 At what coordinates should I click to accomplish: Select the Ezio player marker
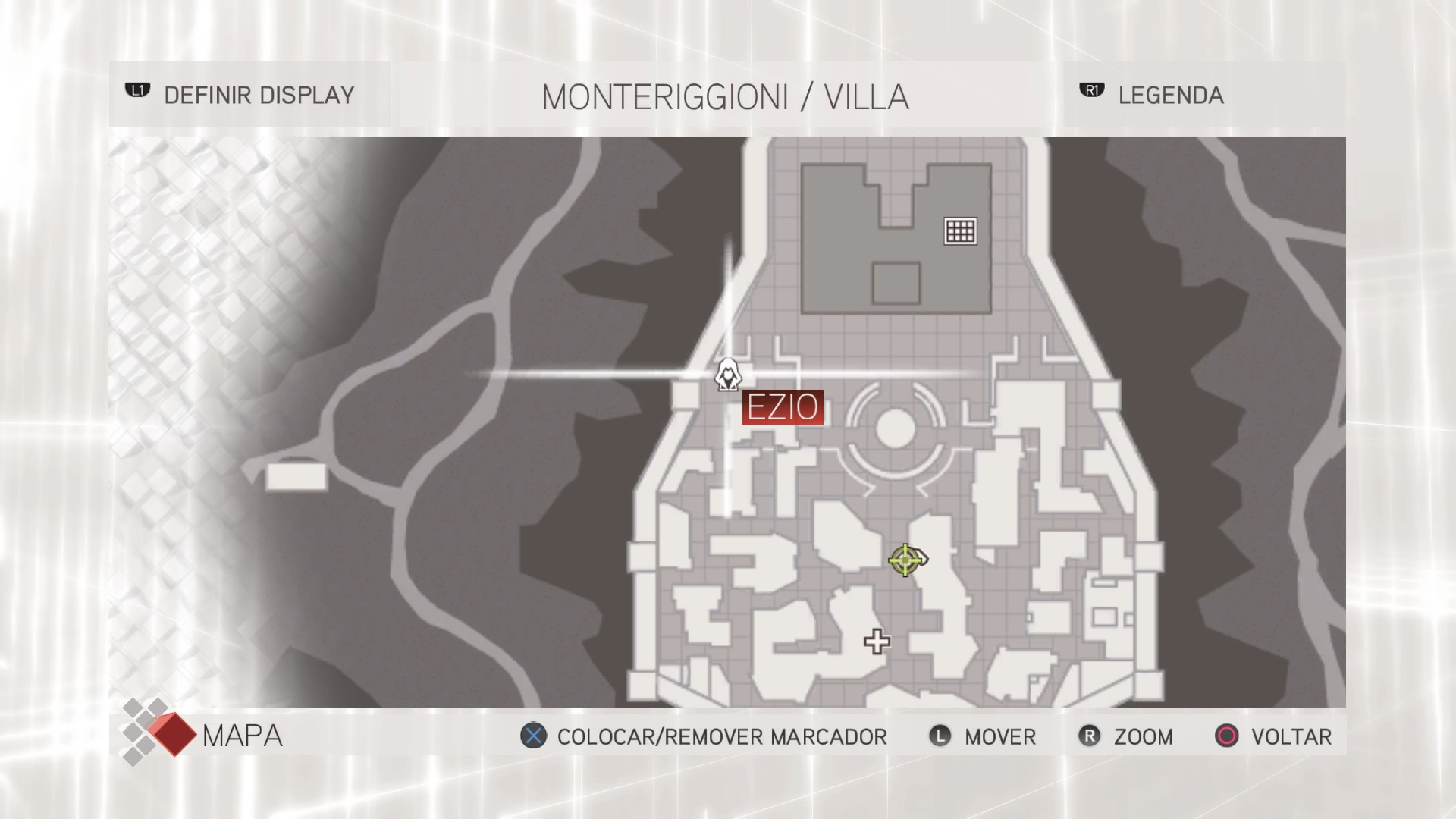pos(728,375)
